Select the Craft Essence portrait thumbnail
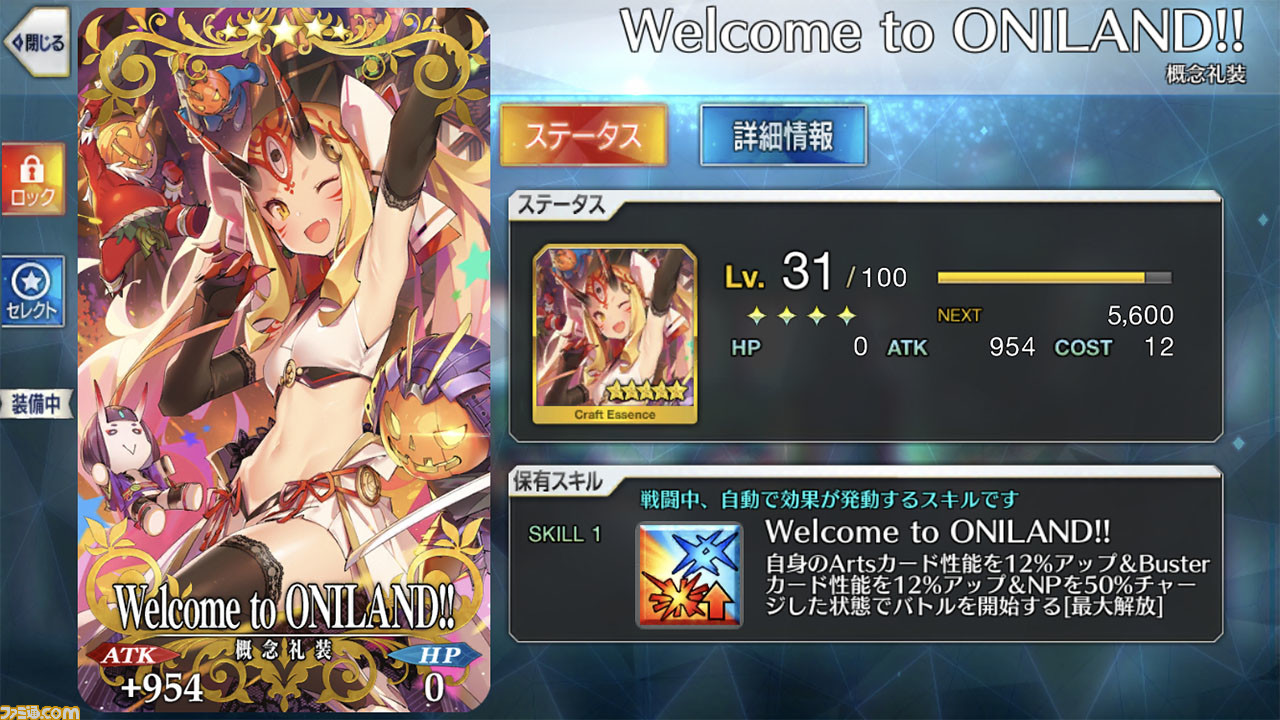This screenshot has width=1280, height=720. click(615, 334)
